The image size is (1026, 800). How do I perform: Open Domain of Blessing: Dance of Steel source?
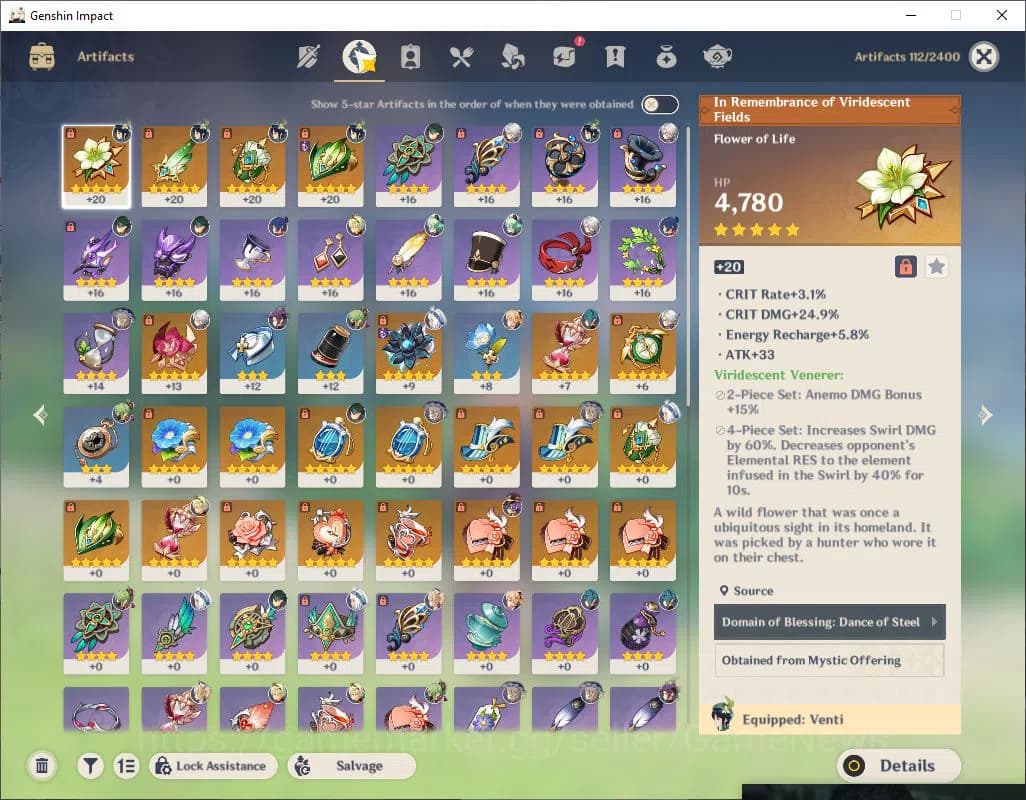(x=829, y=622)
